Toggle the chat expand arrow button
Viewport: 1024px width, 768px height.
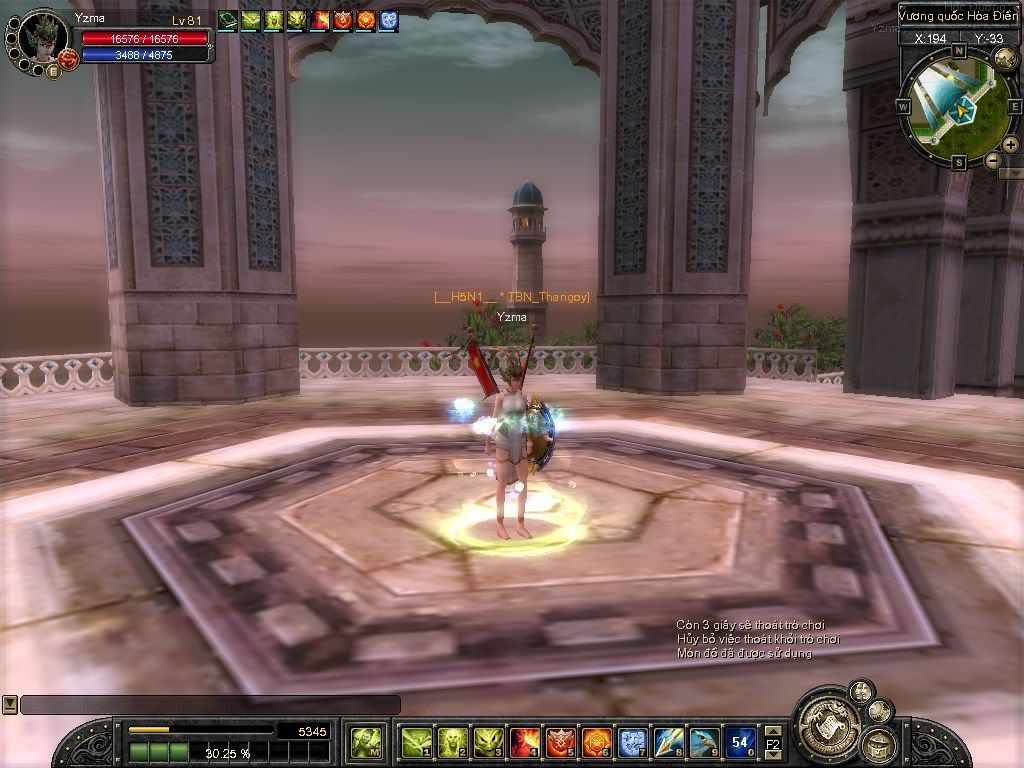pos(9,705)
